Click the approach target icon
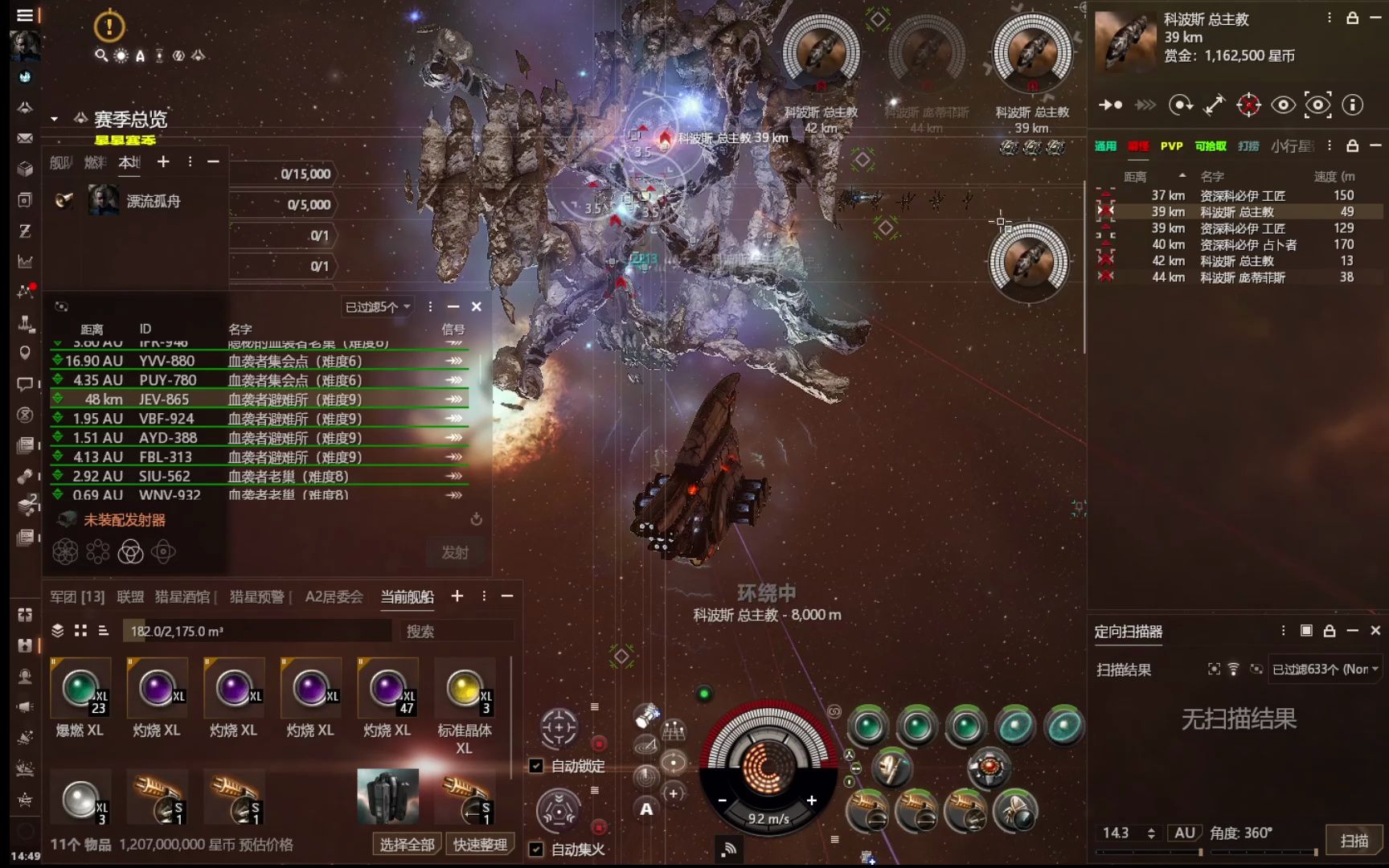The height and width of the screenshot is (868, 1389). tap(1111, 105)
